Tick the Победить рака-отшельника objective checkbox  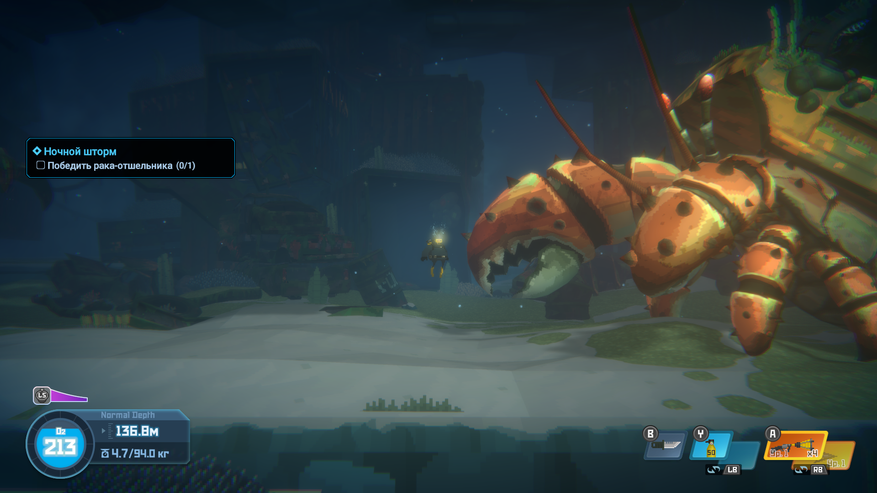click(x=41, y=166)
